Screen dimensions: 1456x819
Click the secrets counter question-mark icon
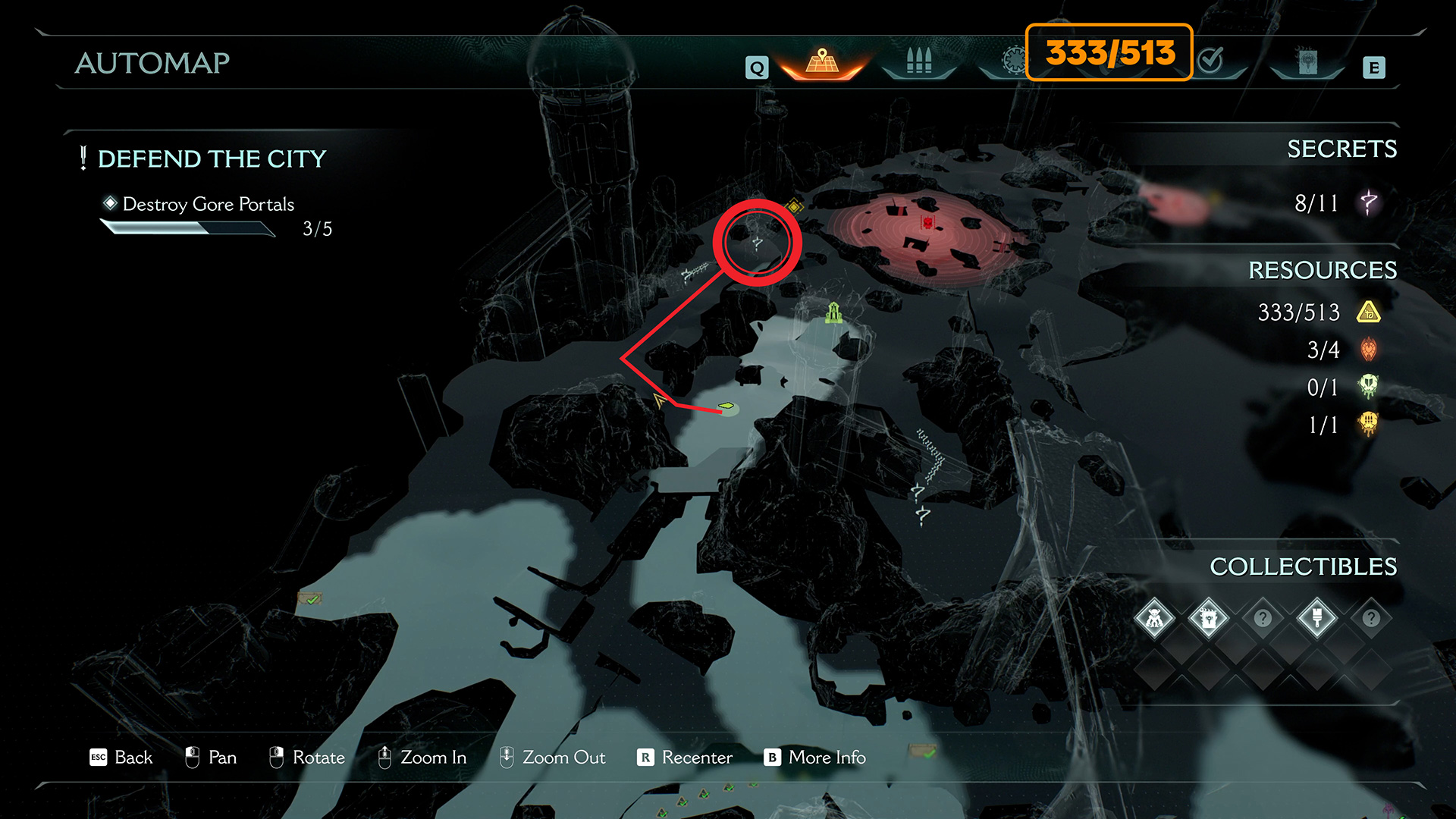pos(1369,202)
